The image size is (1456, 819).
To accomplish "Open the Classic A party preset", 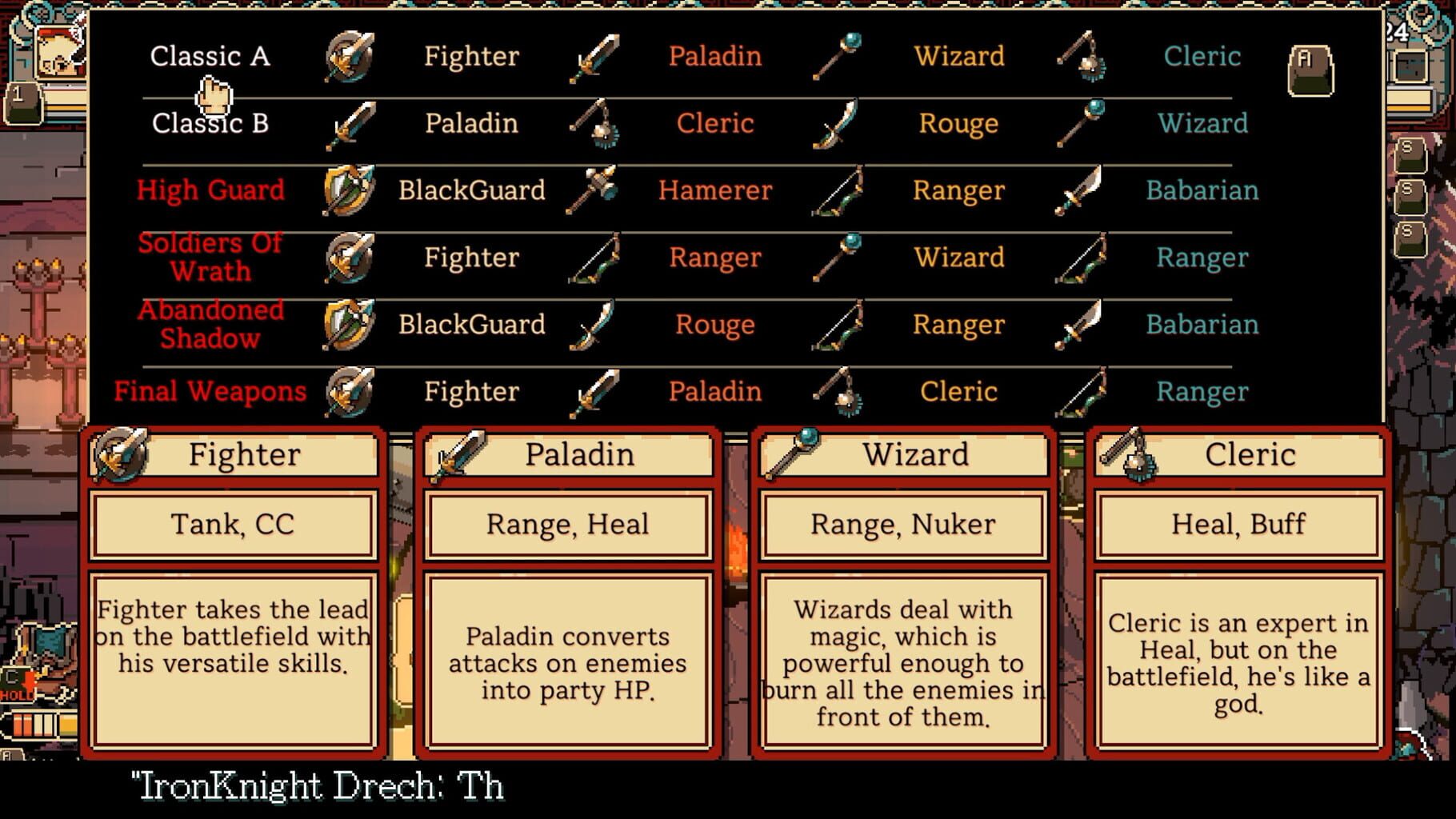I will [212, 56].
